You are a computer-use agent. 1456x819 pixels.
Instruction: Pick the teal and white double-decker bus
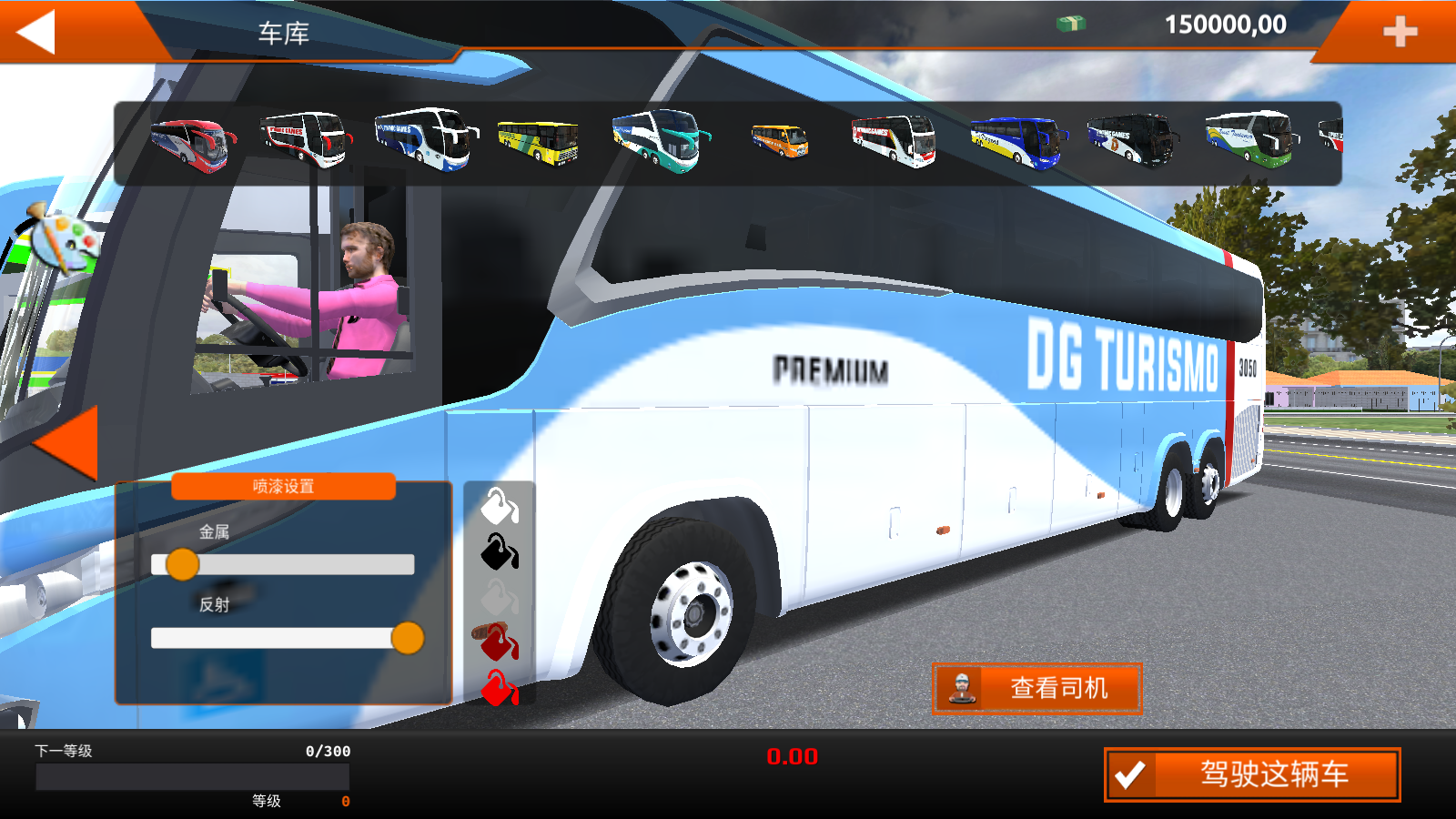point(659,139)
